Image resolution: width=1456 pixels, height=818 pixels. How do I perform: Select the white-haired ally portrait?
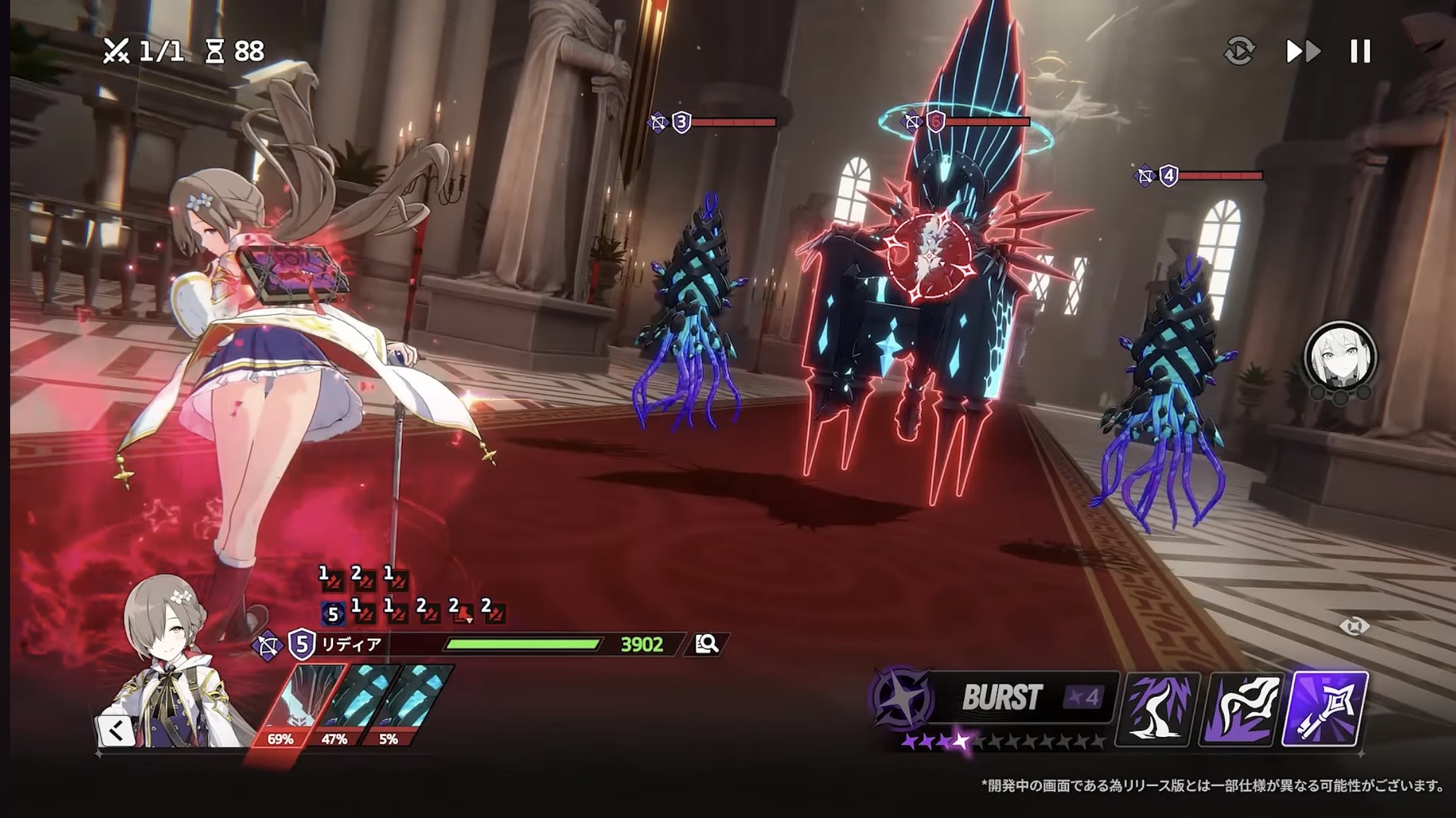pos(1340,356)
